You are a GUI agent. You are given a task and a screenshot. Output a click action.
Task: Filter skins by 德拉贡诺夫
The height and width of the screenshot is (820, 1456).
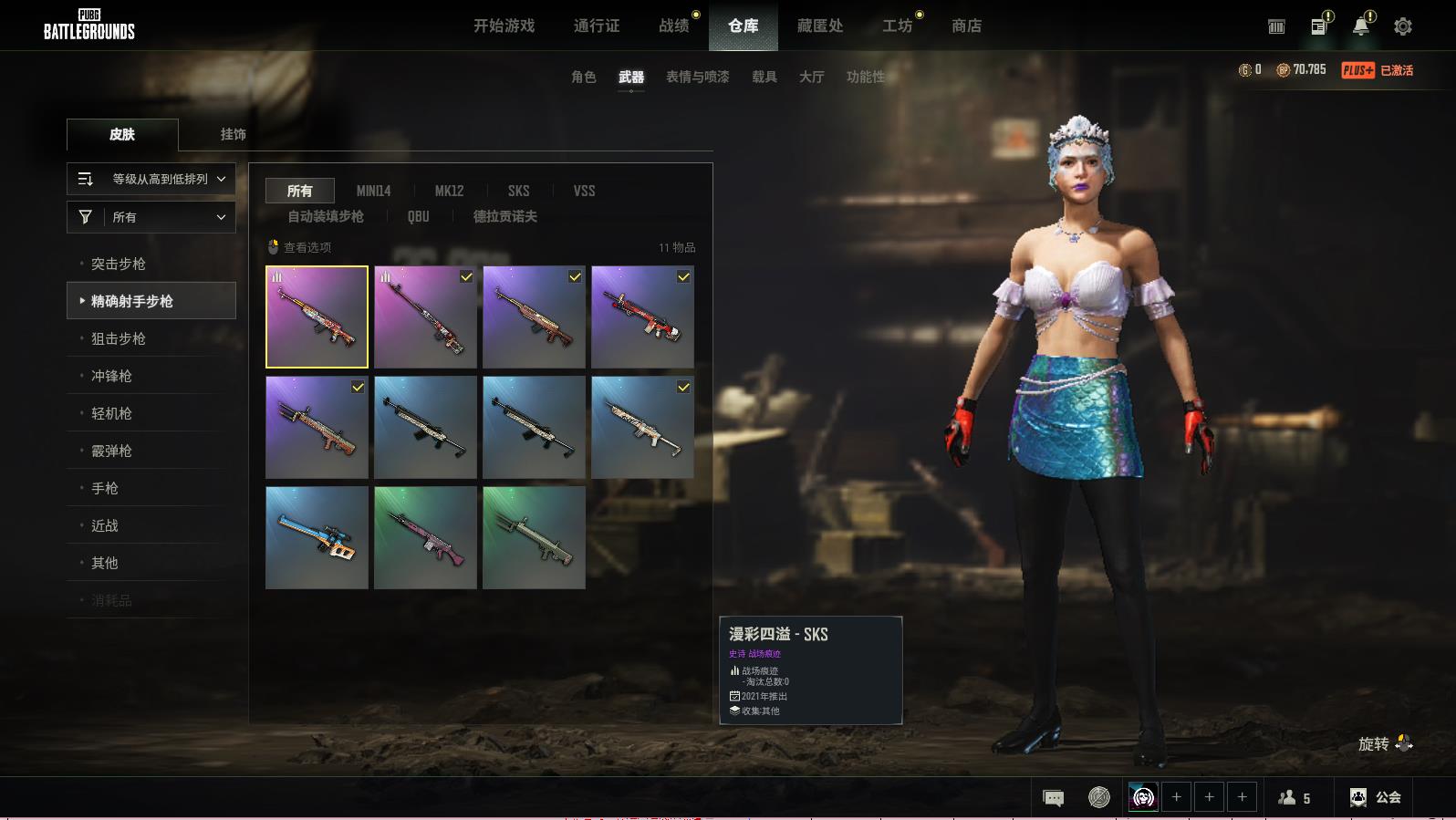click(504, 217)
